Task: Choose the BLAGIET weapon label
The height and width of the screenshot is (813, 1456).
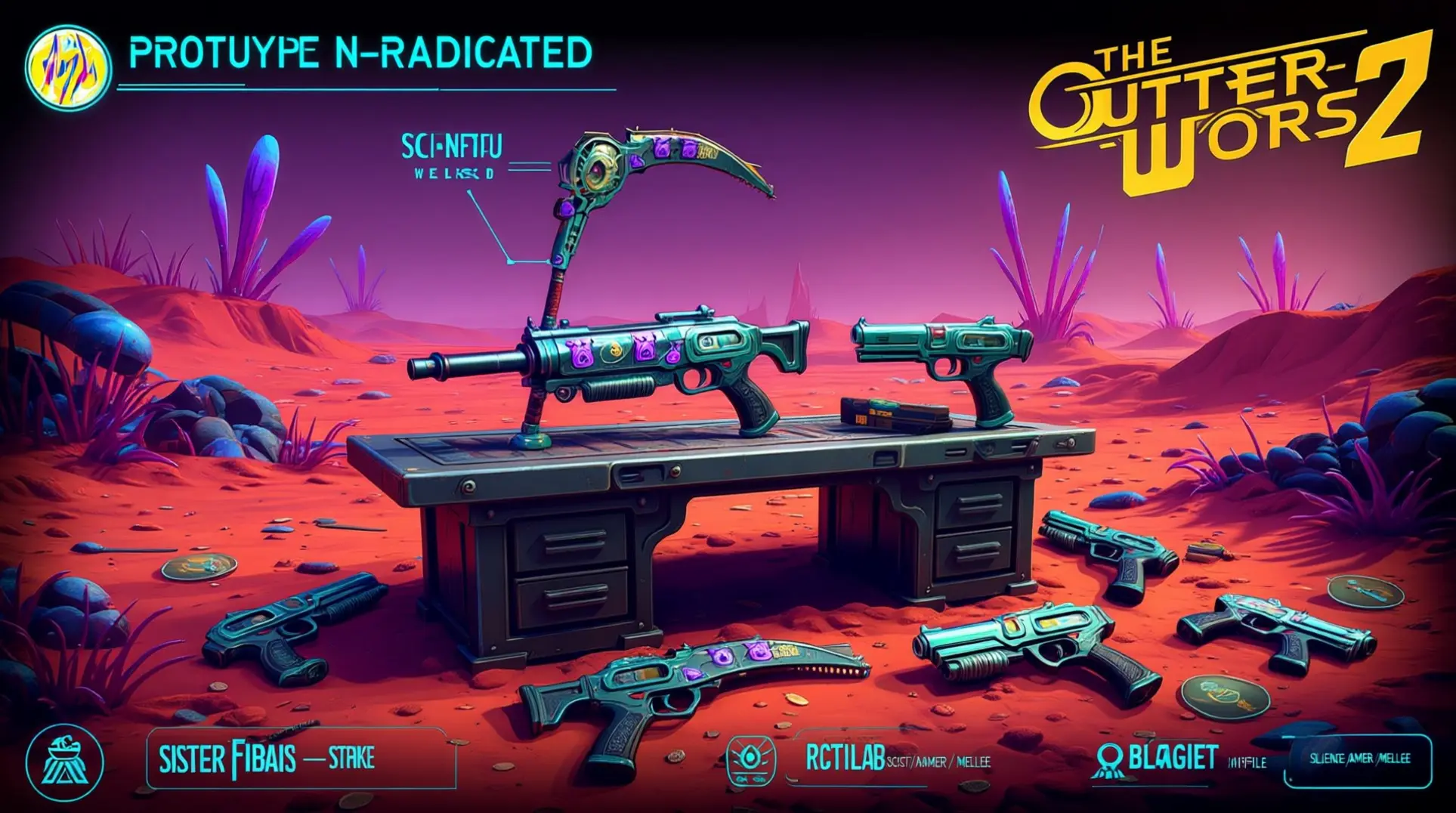Action: pos(1173,758)
